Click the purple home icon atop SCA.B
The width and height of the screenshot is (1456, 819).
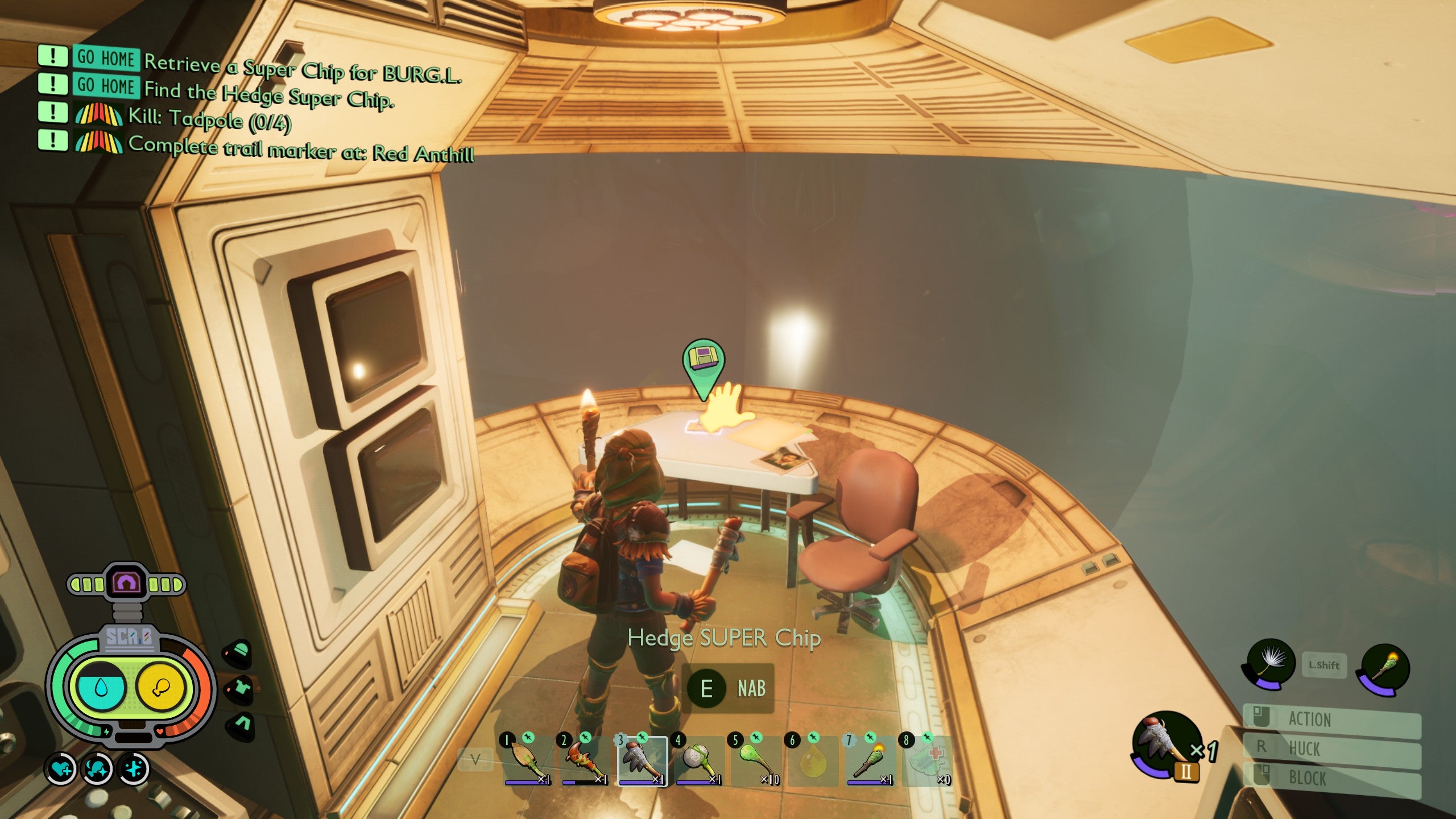tap(126, 582)
